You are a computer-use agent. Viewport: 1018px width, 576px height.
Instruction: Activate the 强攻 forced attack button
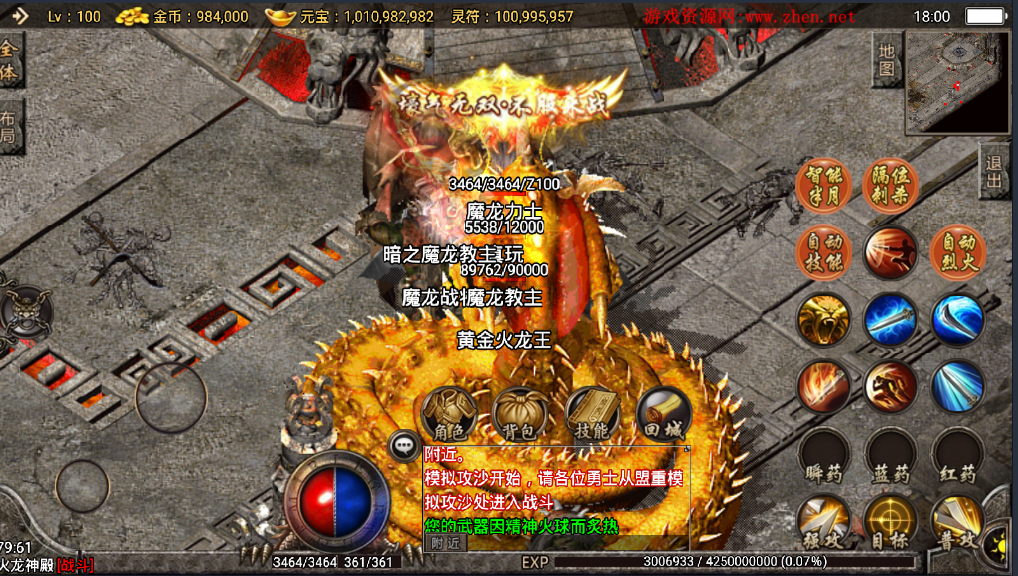823,522
